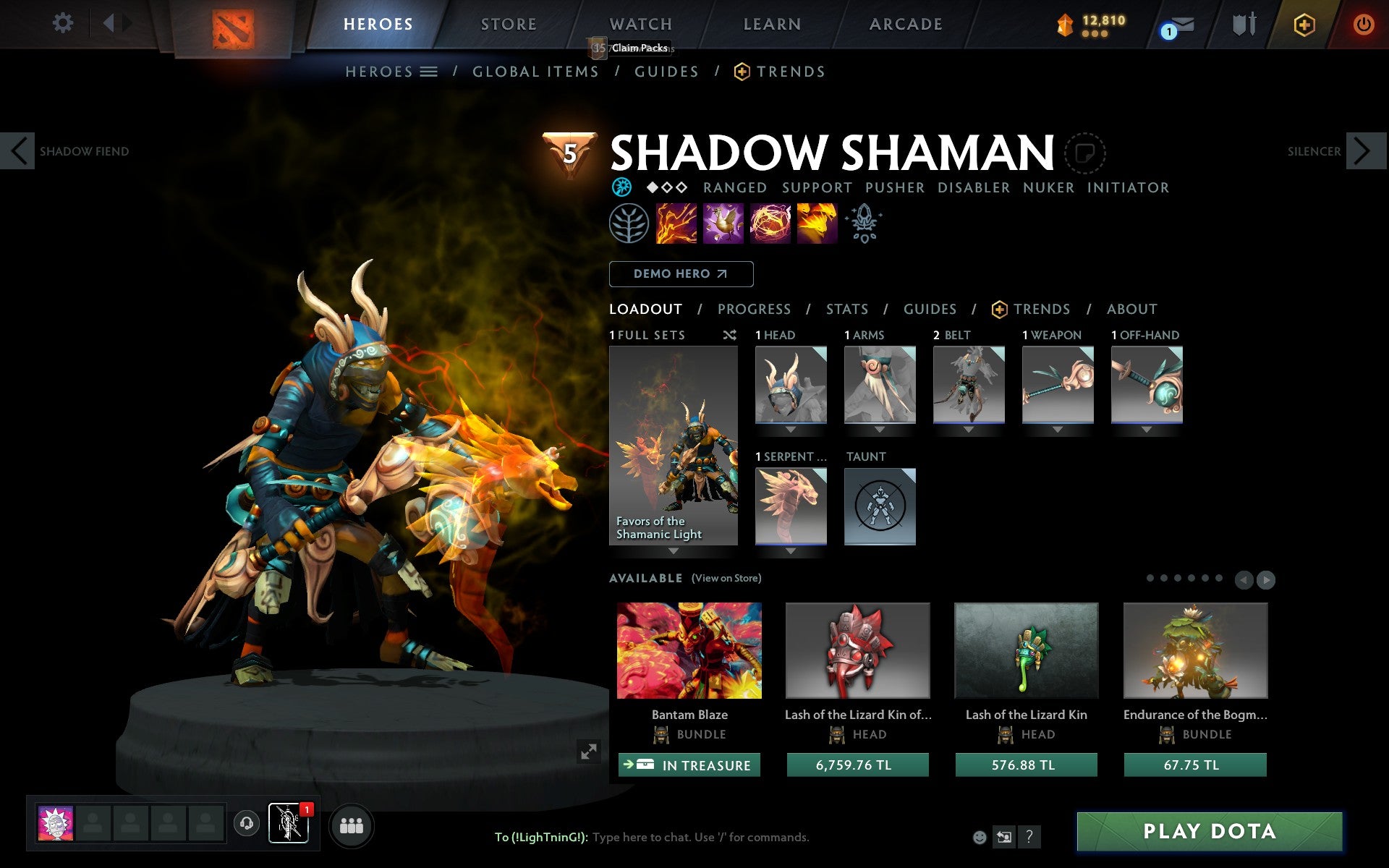This screenshot has width=1389, height=868.
Task: Click the View on Store link
Action: coord(726,578)
